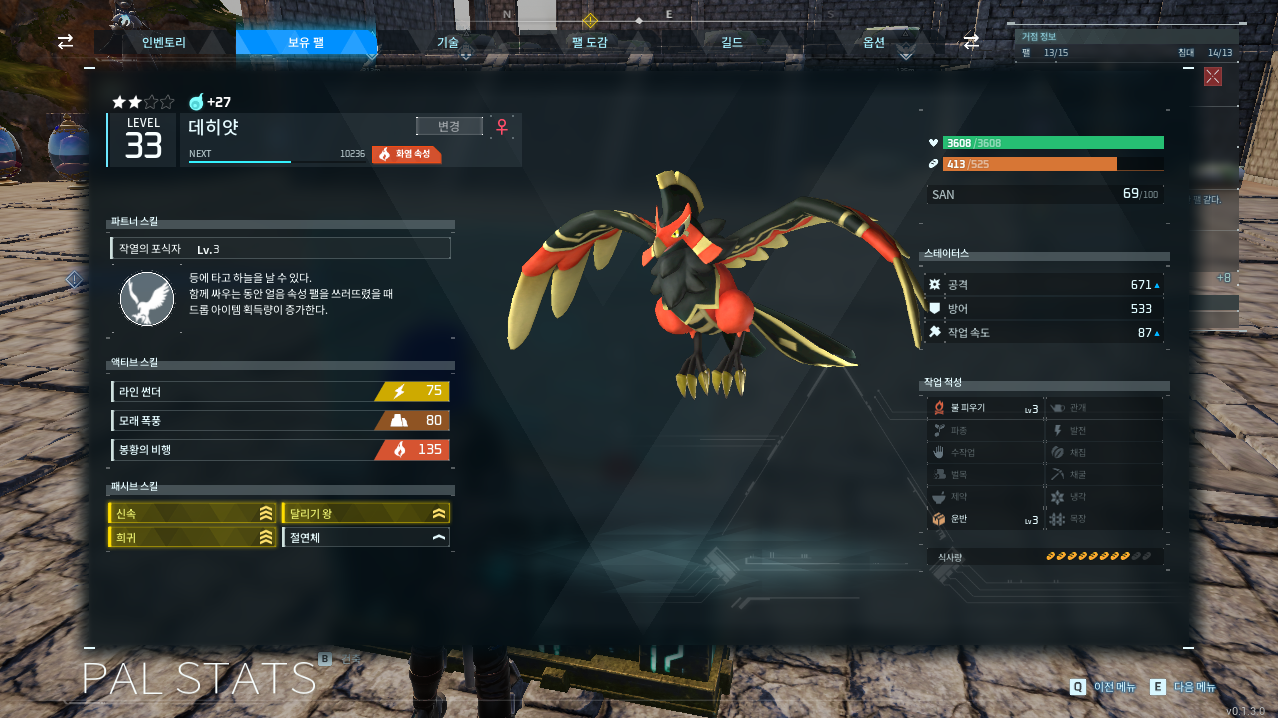Select the 기술 tab

point(448,42)
